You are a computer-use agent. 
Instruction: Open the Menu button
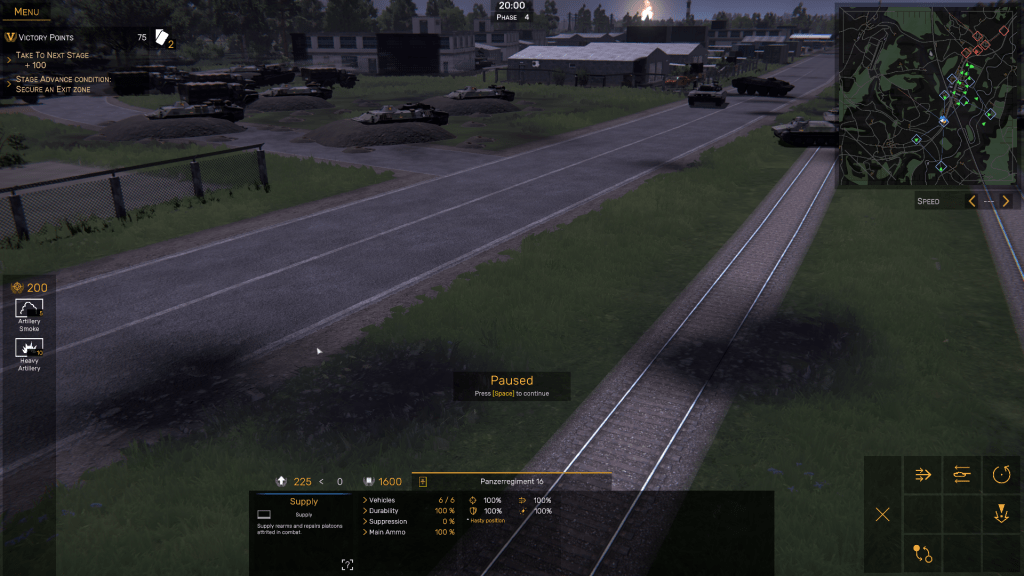[26, 12]
